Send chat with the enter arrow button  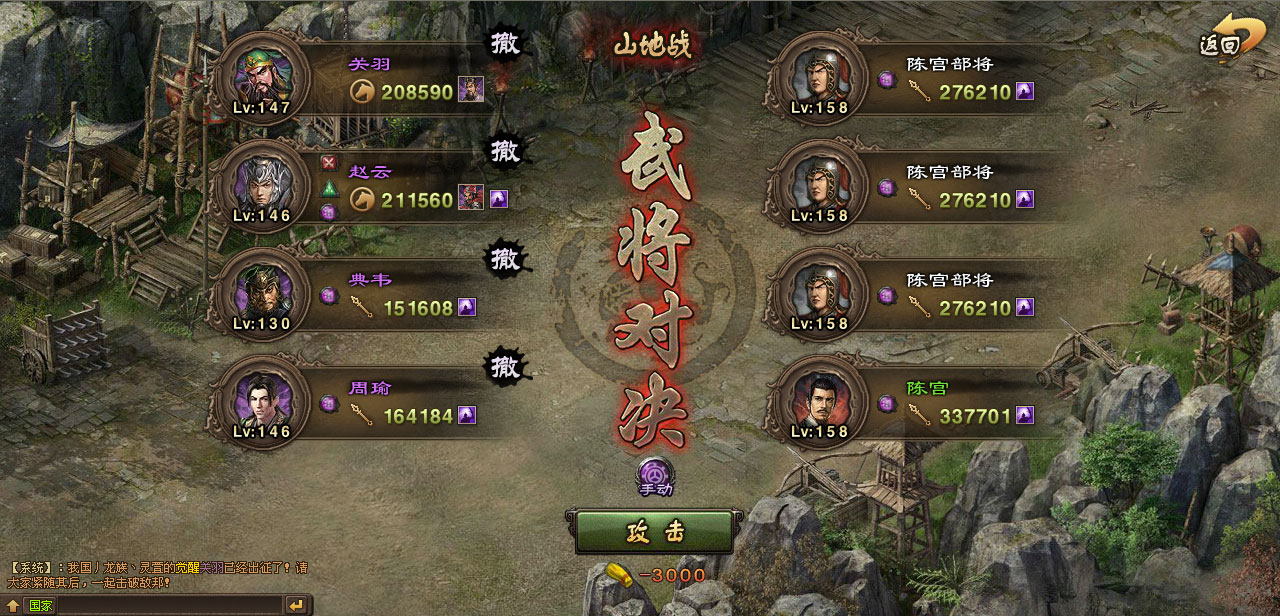pos(296,605)
